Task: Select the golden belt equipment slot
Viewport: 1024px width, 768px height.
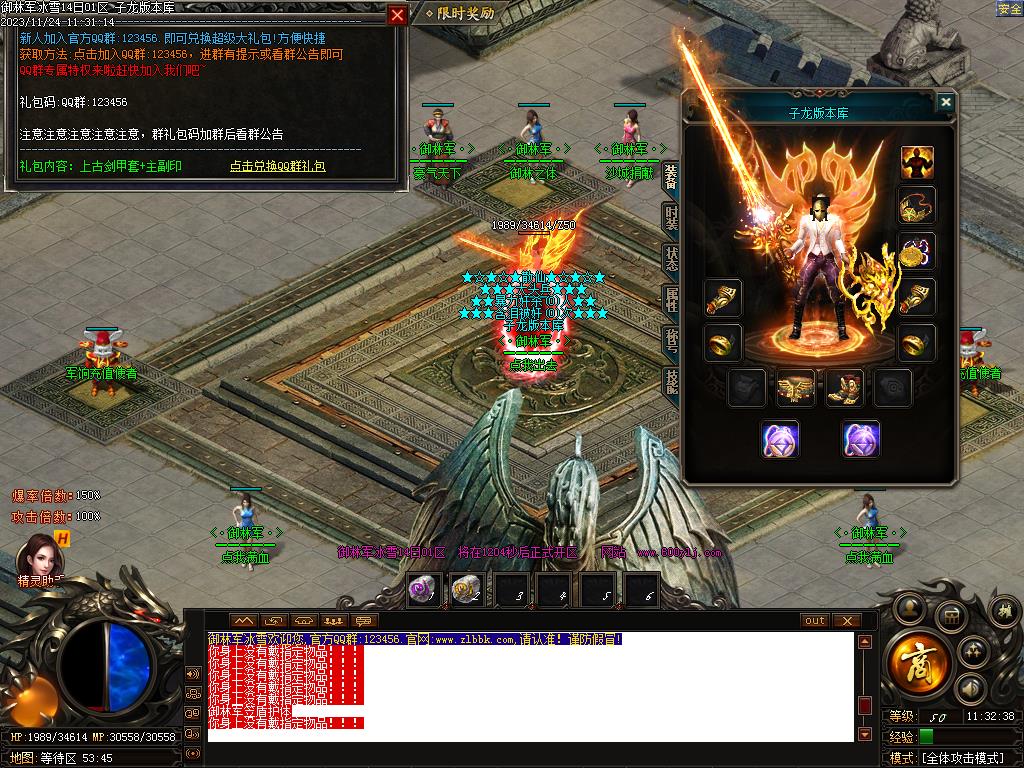Action: click(x=796, y=388)
